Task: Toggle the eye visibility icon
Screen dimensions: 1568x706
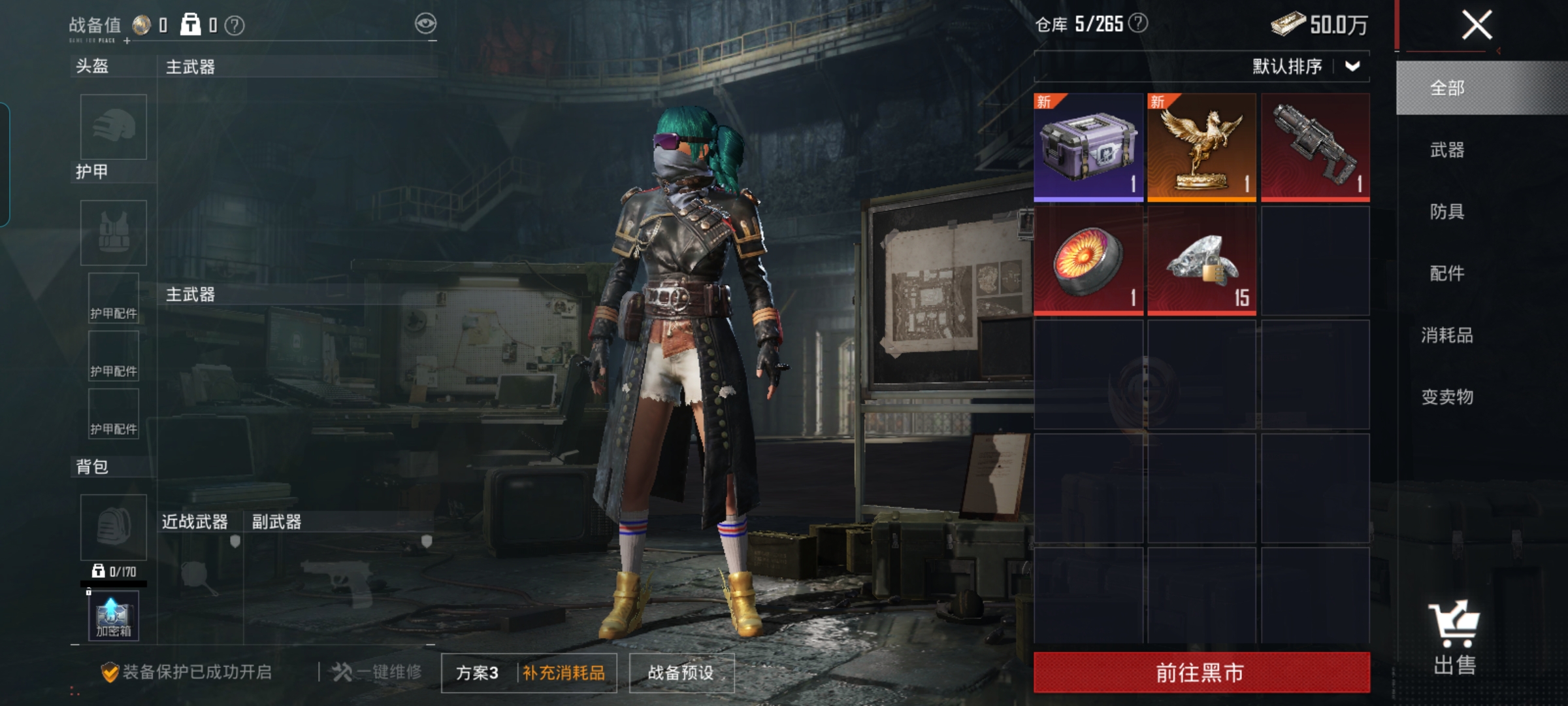Action: [425, 24]
